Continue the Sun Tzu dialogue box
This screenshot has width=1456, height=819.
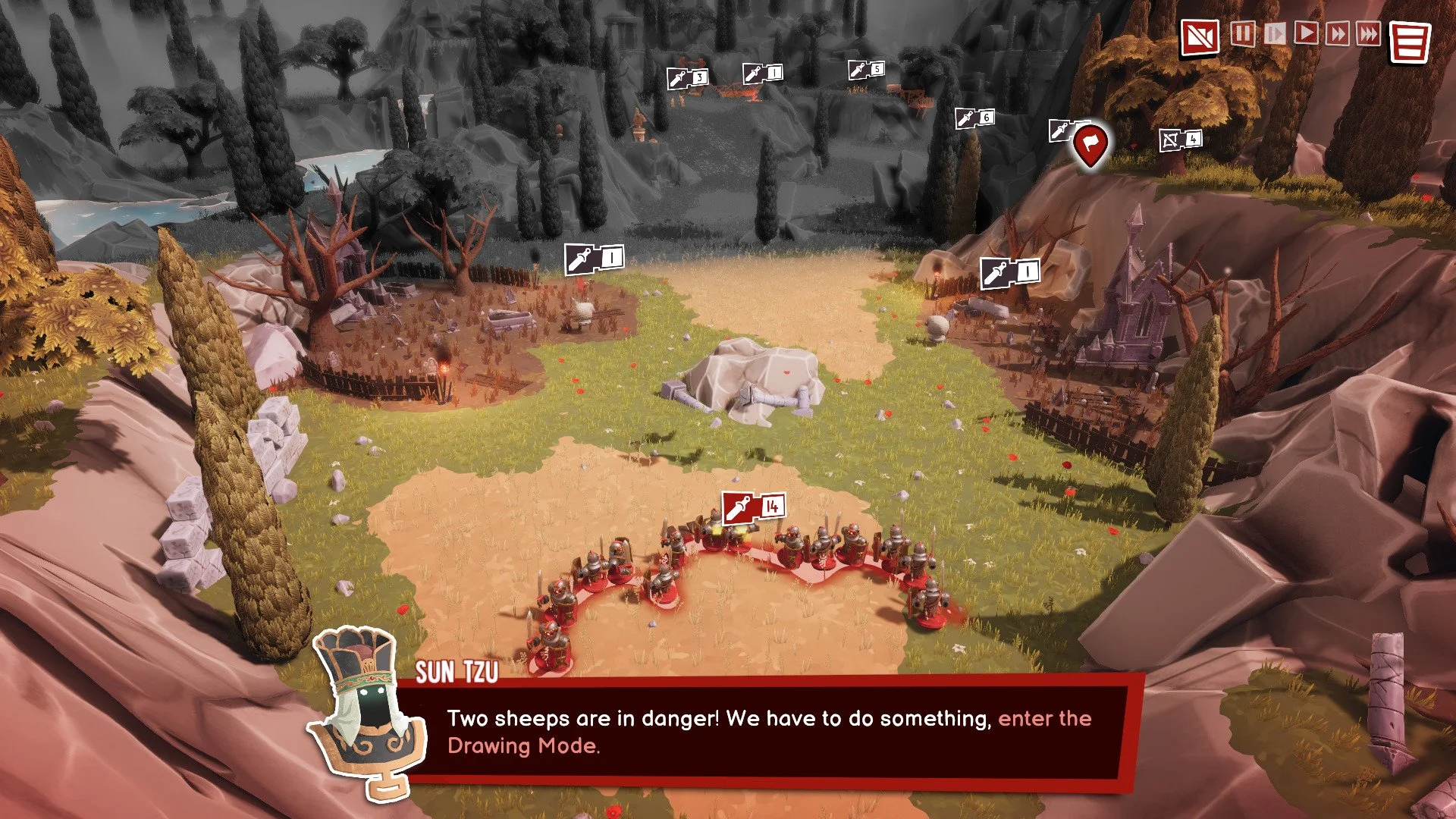coord(766,732)
